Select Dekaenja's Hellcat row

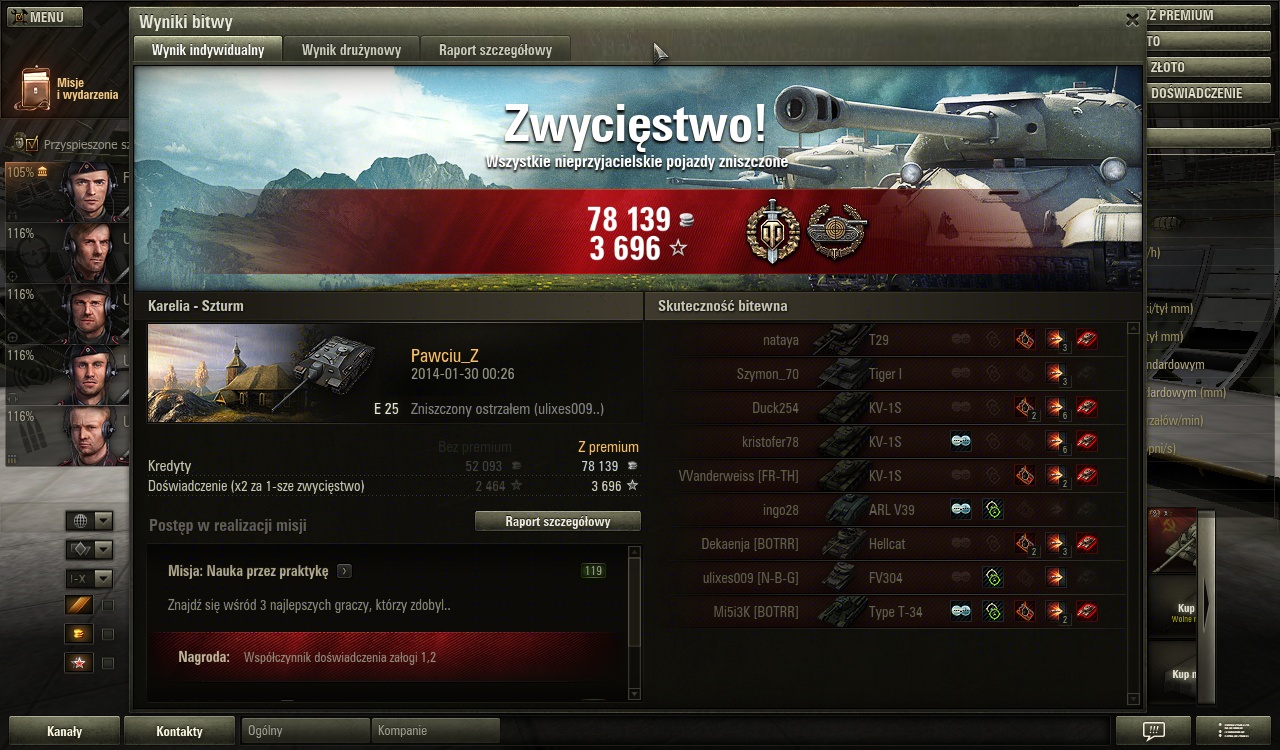pos(888,544)
